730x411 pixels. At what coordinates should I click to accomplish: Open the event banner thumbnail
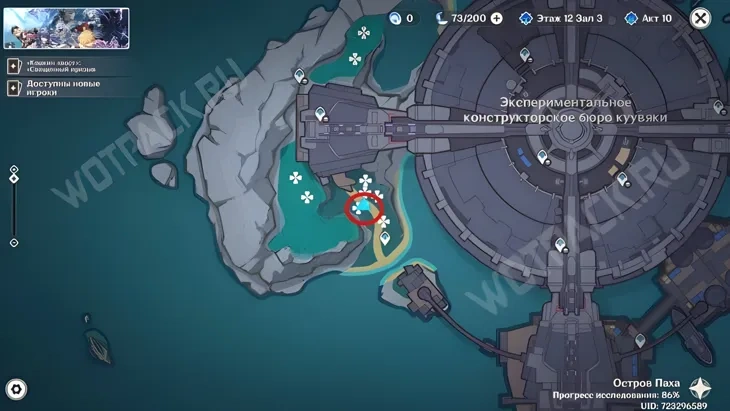tap(66, 29)
